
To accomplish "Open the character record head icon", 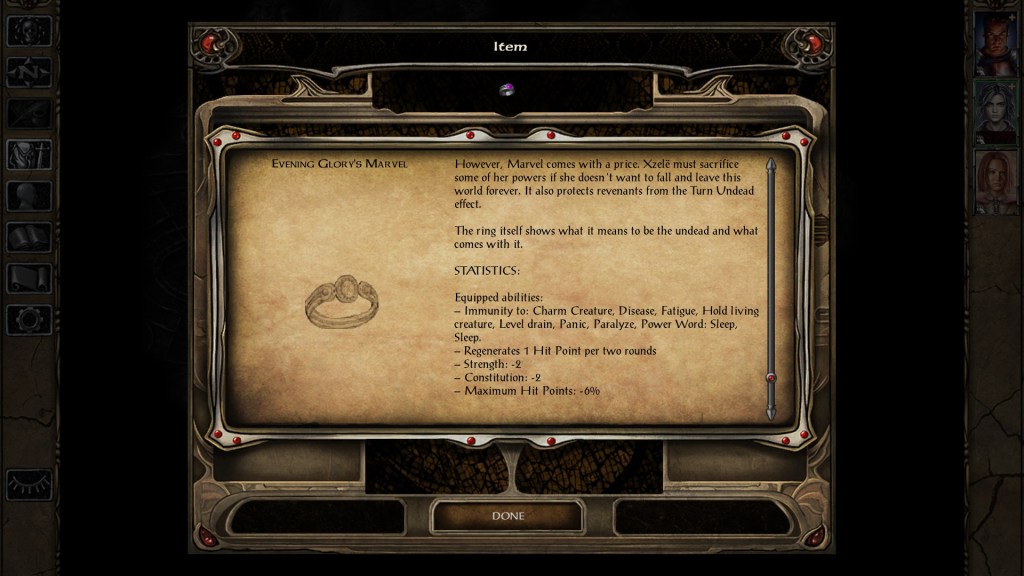I will click(28, 196).
